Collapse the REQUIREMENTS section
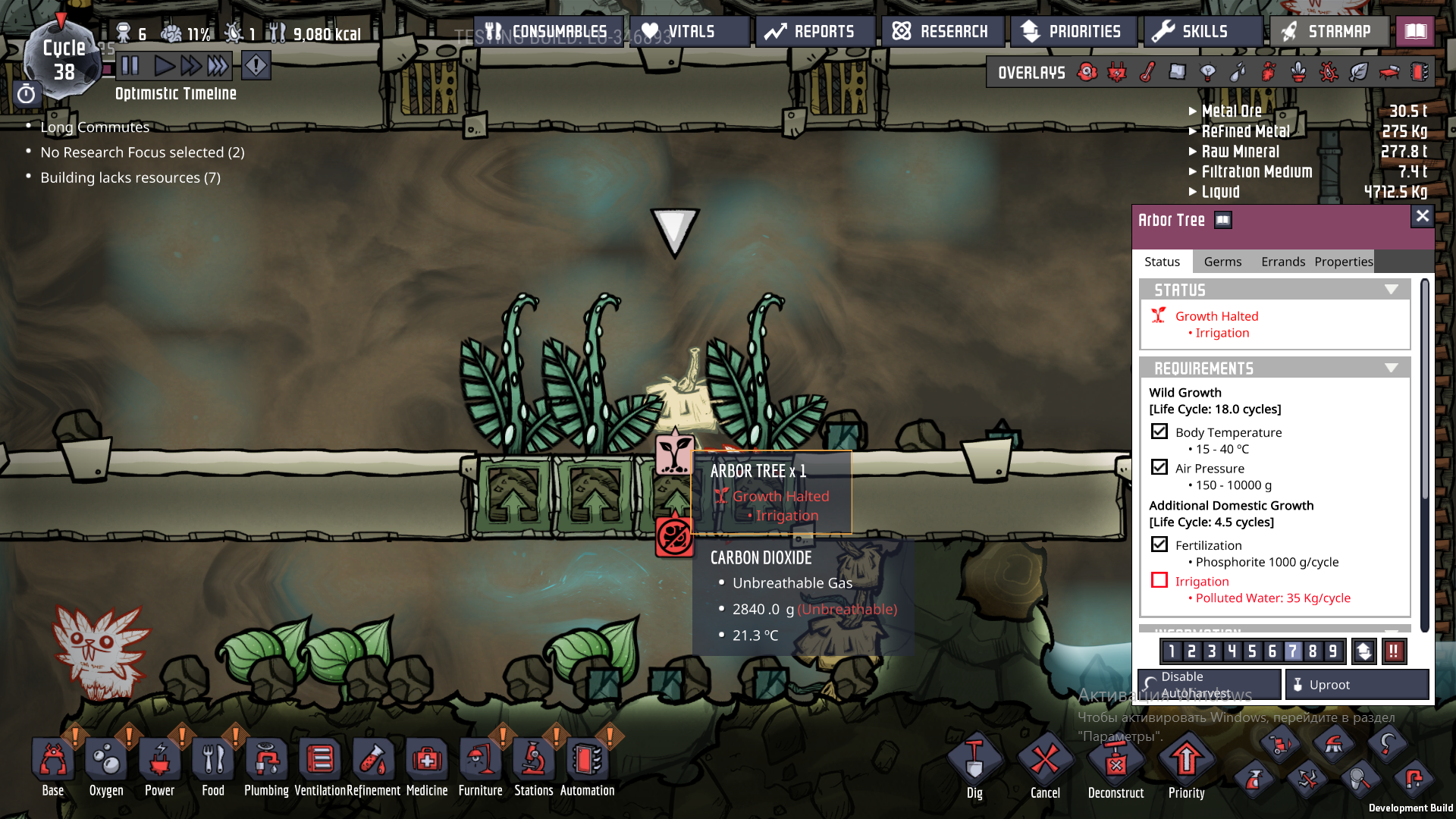The height and width of the screenshot is (819, 1456). pyautogui.click(x=1392, y=367)
